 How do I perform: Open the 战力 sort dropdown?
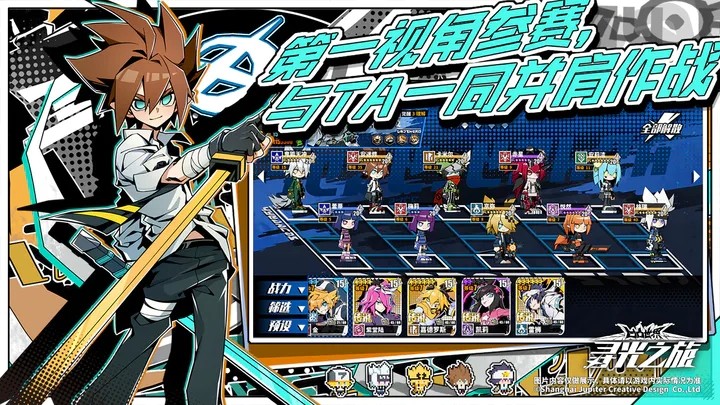[281, 289]
